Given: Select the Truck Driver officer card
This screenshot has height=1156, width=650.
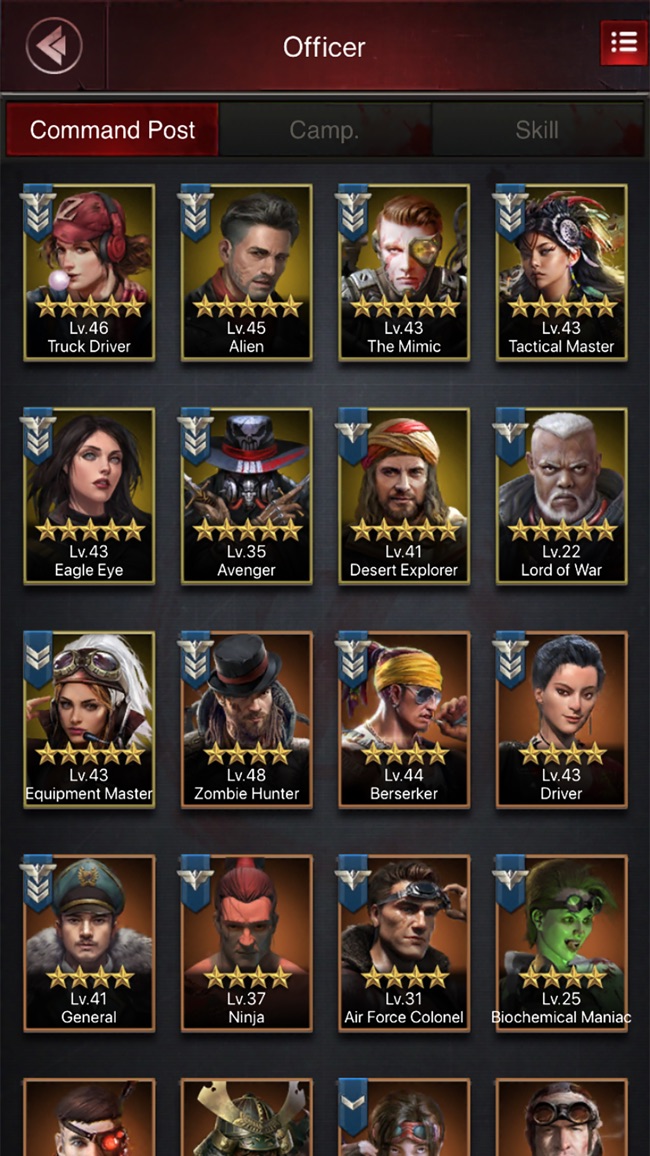Looking at the screenshot, I should (89, 272).
